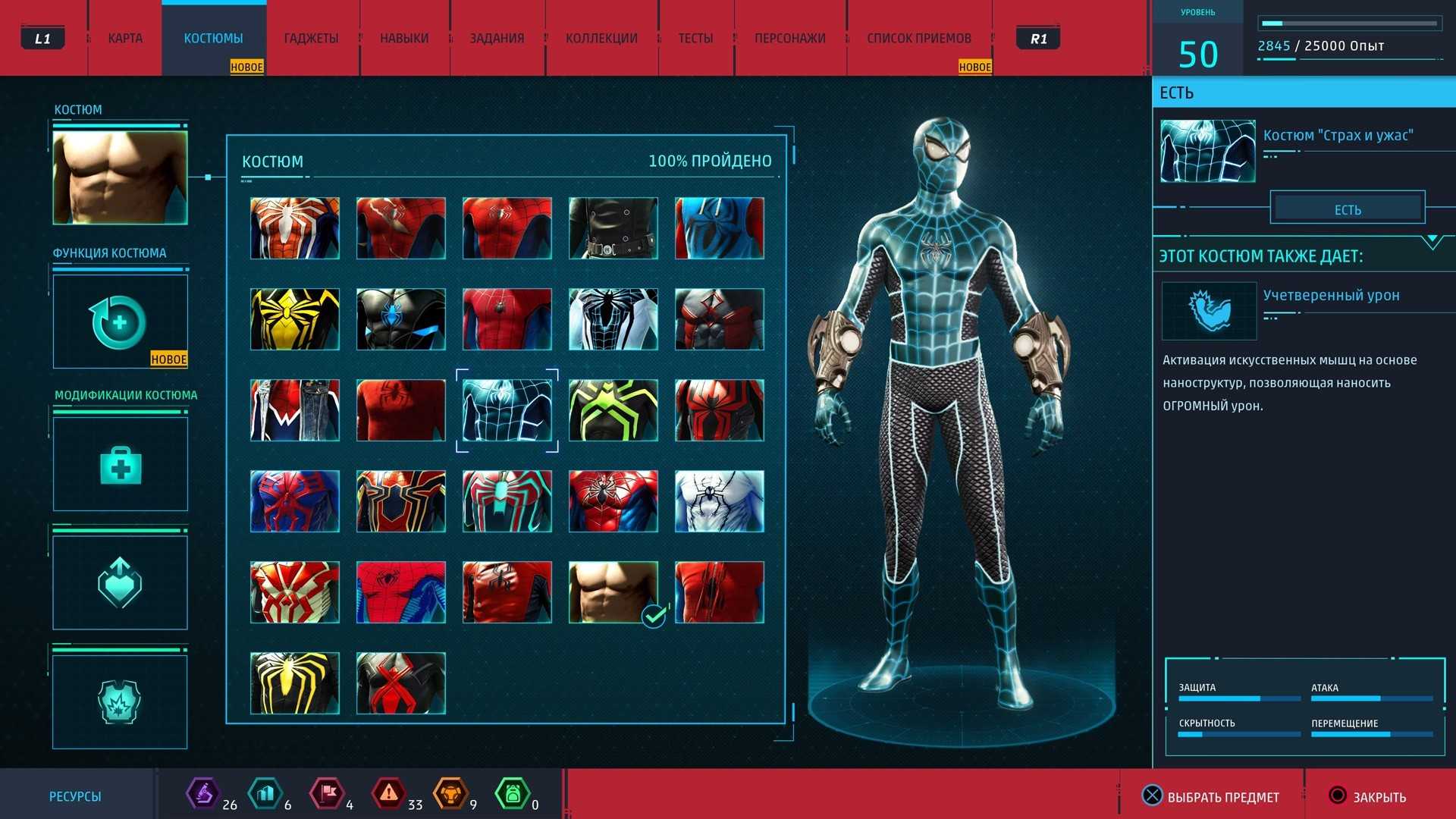Image resolution: width=1456 pixels, height=819 pixels.
Task: Open the СПИСОК ПРИЕМОВ tab
Action: tap(919, 38)
